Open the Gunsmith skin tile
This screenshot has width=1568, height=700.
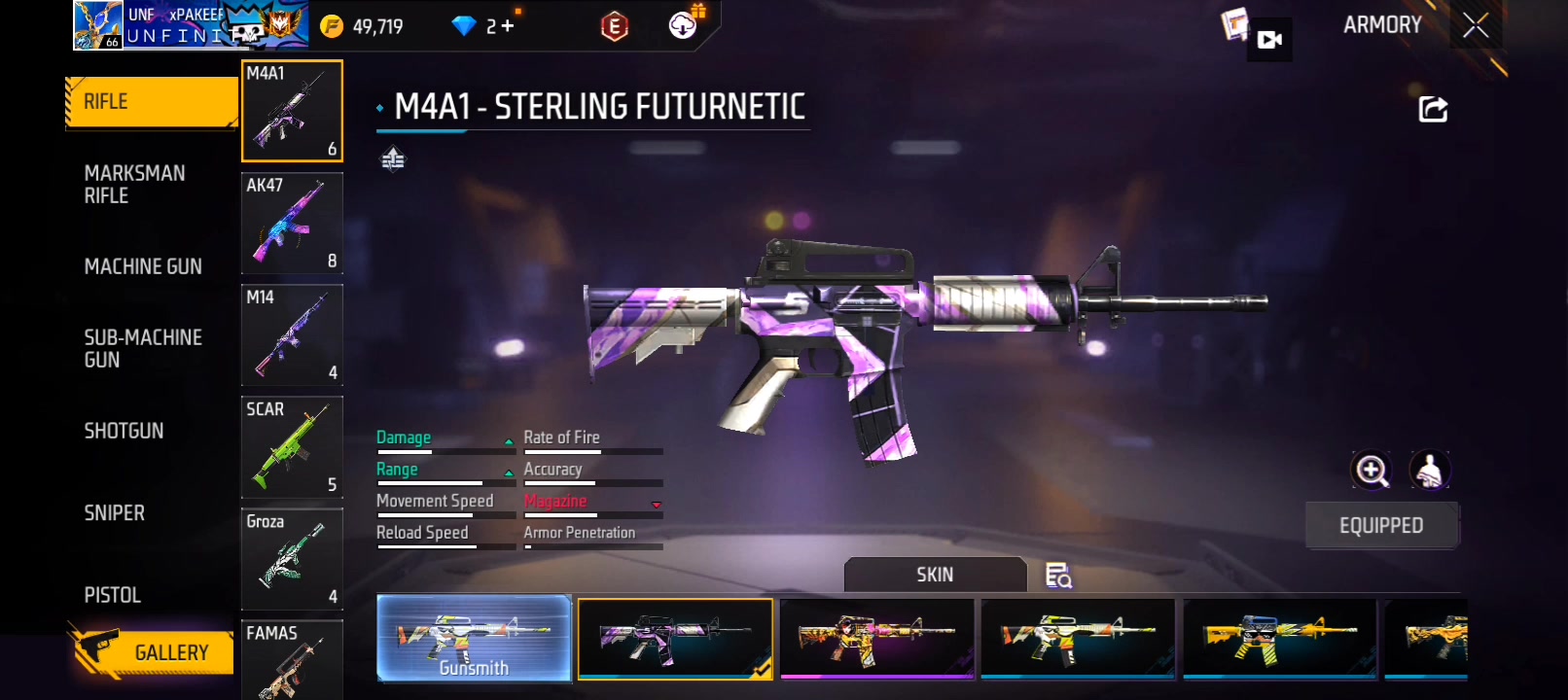pyautogui.click(x=474, y=638)
